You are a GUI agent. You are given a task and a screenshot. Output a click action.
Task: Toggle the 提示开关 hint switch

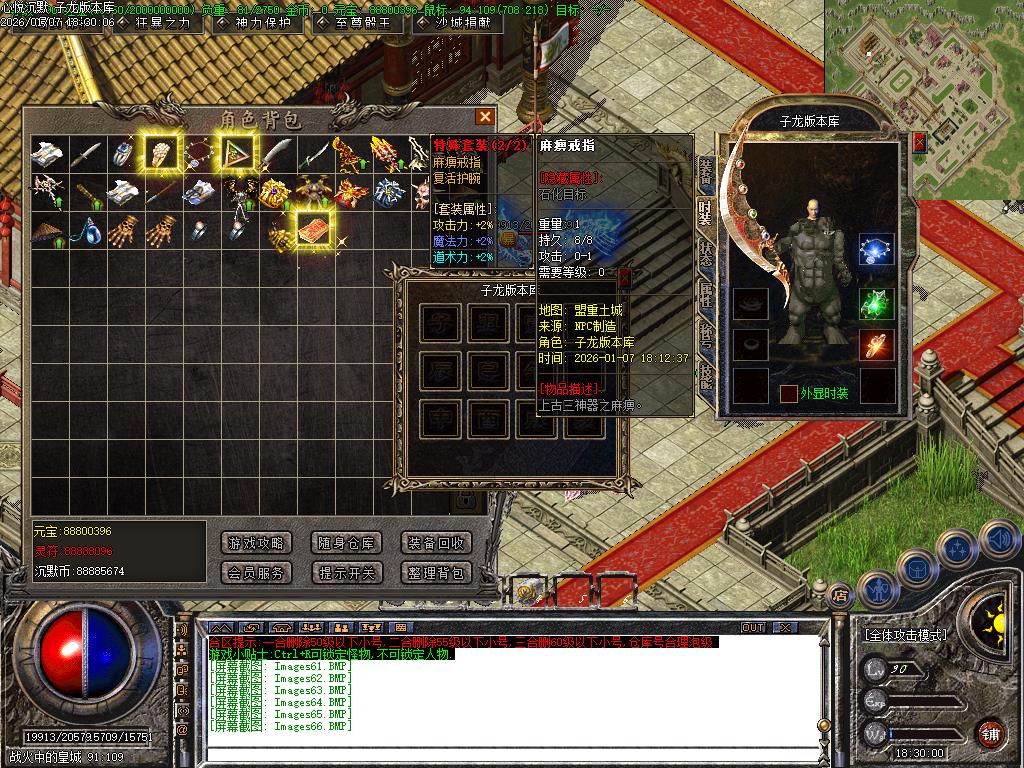pyautogui.click(x=346, y=573)
